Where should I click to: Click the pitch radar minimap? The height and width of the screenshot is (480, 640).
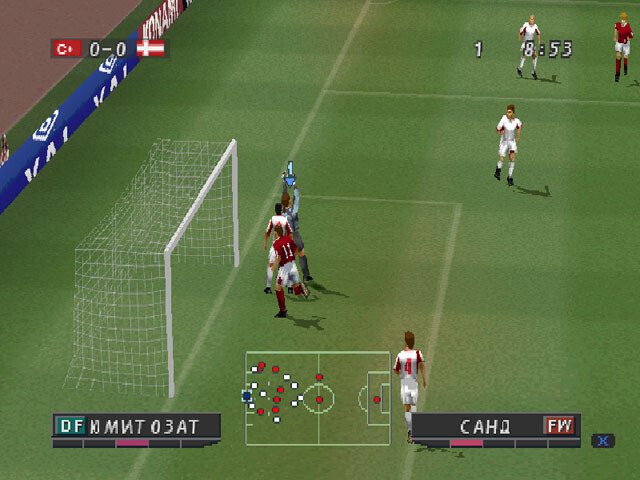click(318, 398)
